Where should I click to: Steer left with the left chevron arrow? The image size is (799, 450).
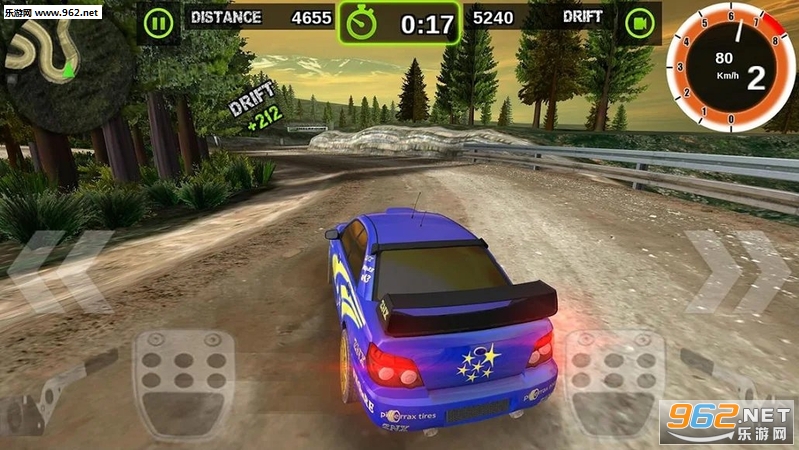(62, 270)
